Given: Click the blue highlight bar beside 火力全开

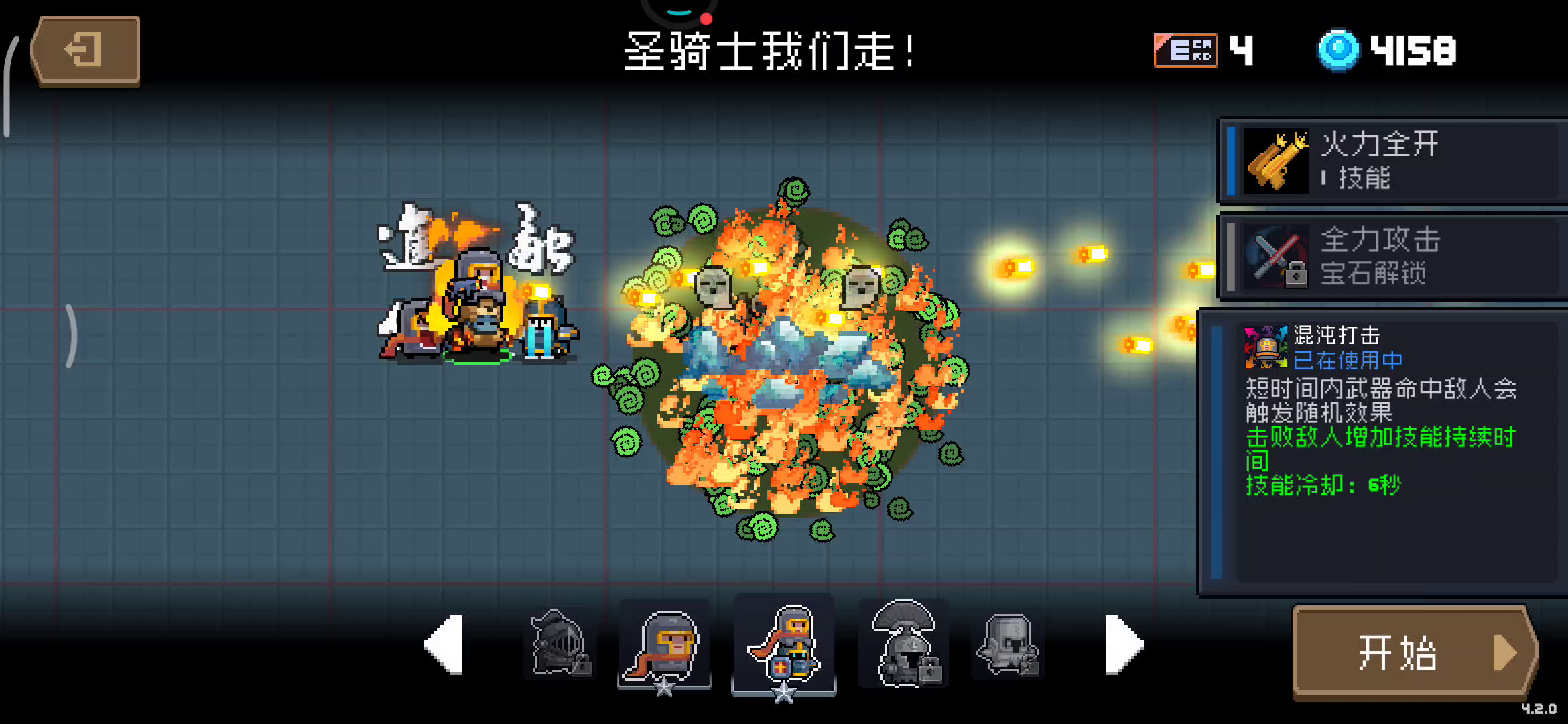Looking at the screenshot, I should (x=1233, y=161).
